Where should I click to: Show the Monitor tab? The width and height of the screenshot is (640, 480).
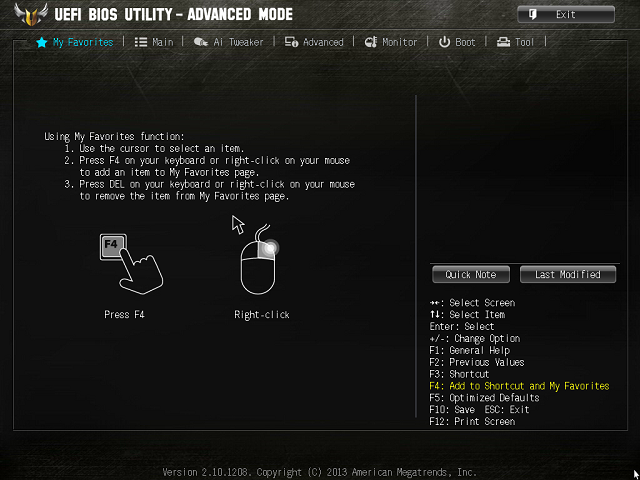tap(391, 42)
